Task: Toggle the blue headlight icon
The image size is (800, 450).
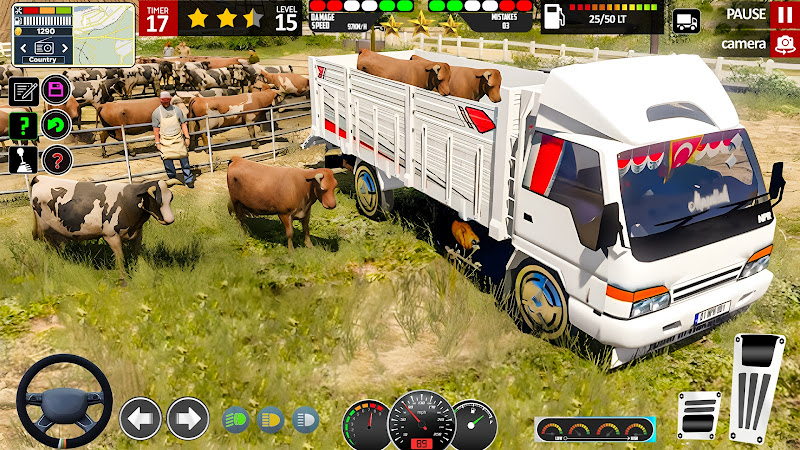Action: [305, 419]
